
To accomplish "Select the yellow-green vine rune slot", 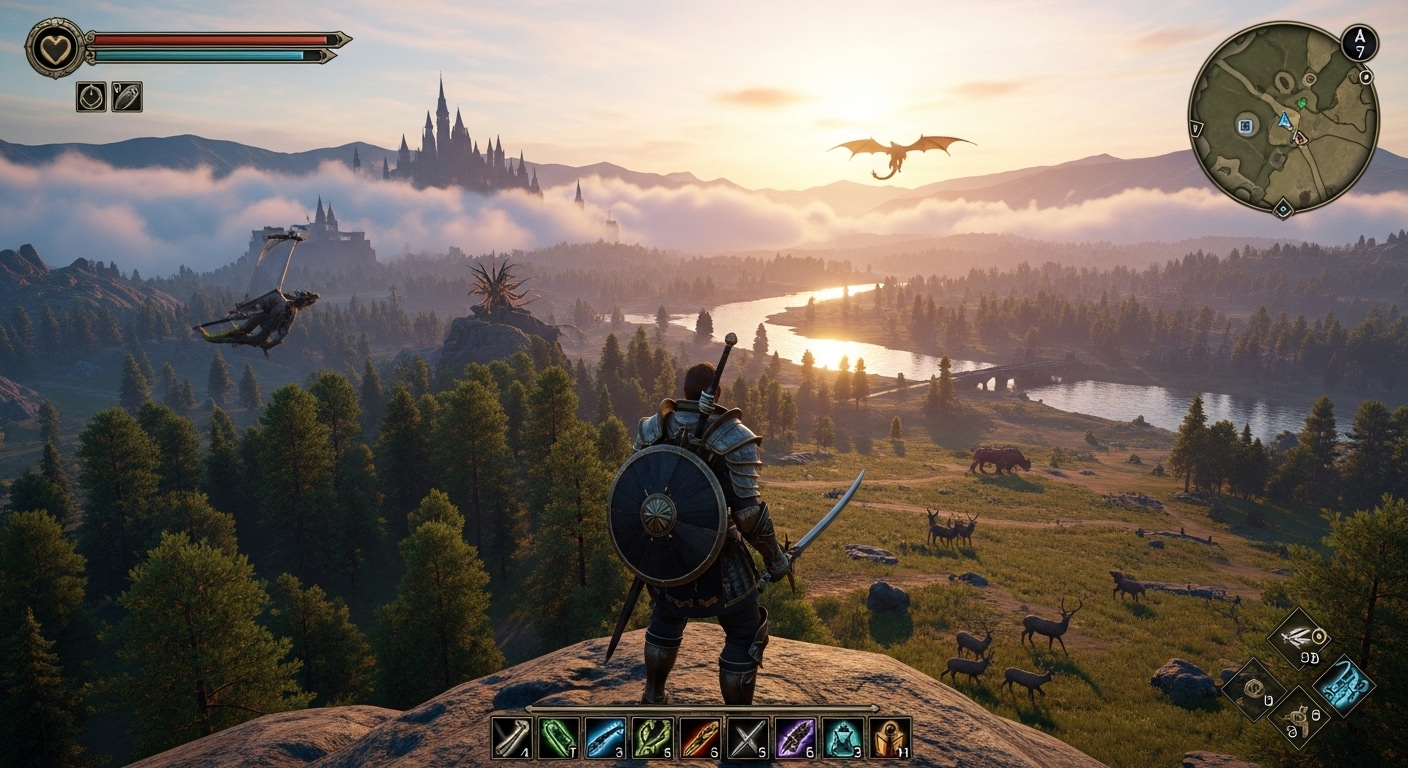I will [652, 738].
